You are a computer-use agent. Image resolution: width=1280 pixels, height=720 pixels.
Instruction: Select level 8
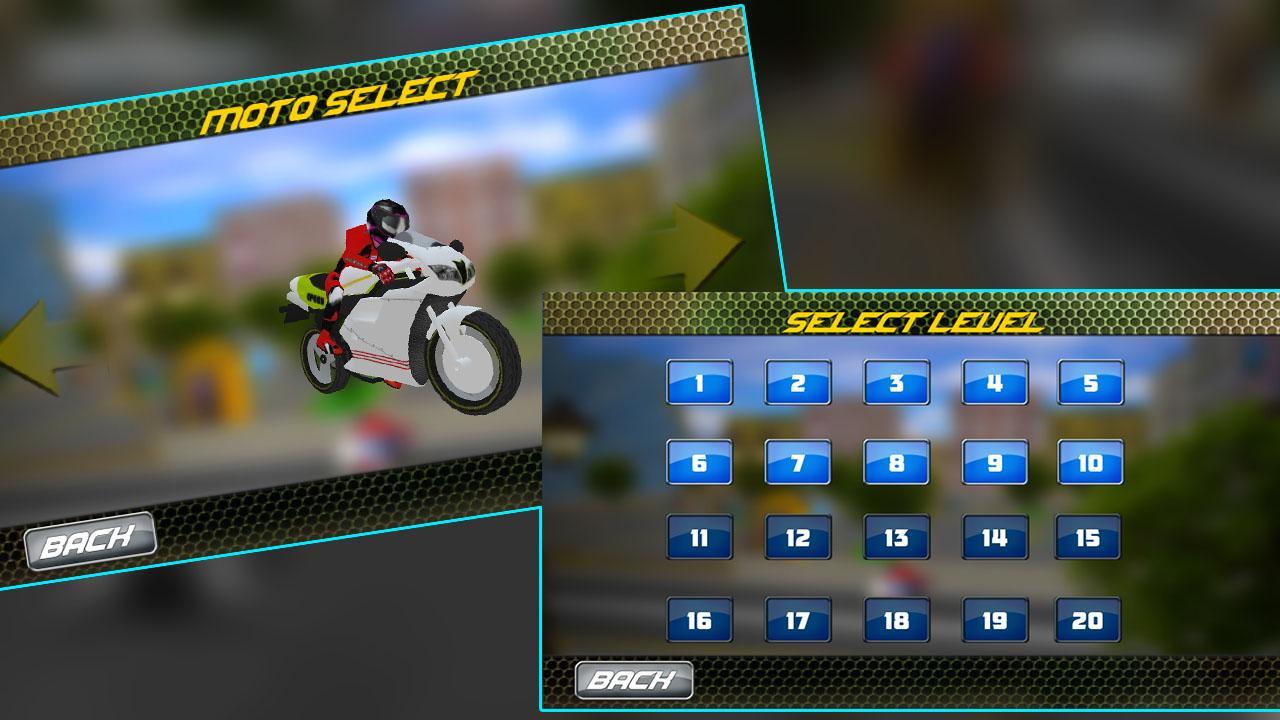pyautogui.click(x=897, y=462)
